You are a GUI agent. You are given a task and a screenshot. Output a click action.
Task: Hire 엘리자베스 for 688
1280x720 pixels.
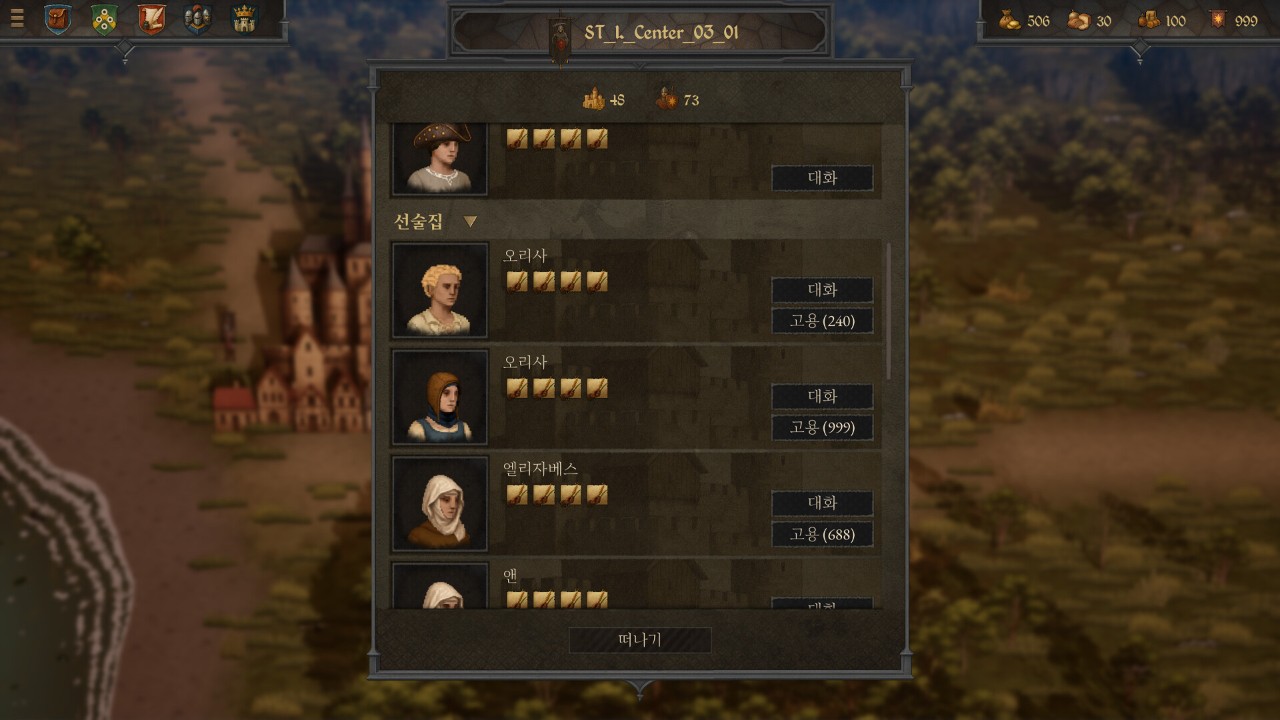[x=822, y=534]
